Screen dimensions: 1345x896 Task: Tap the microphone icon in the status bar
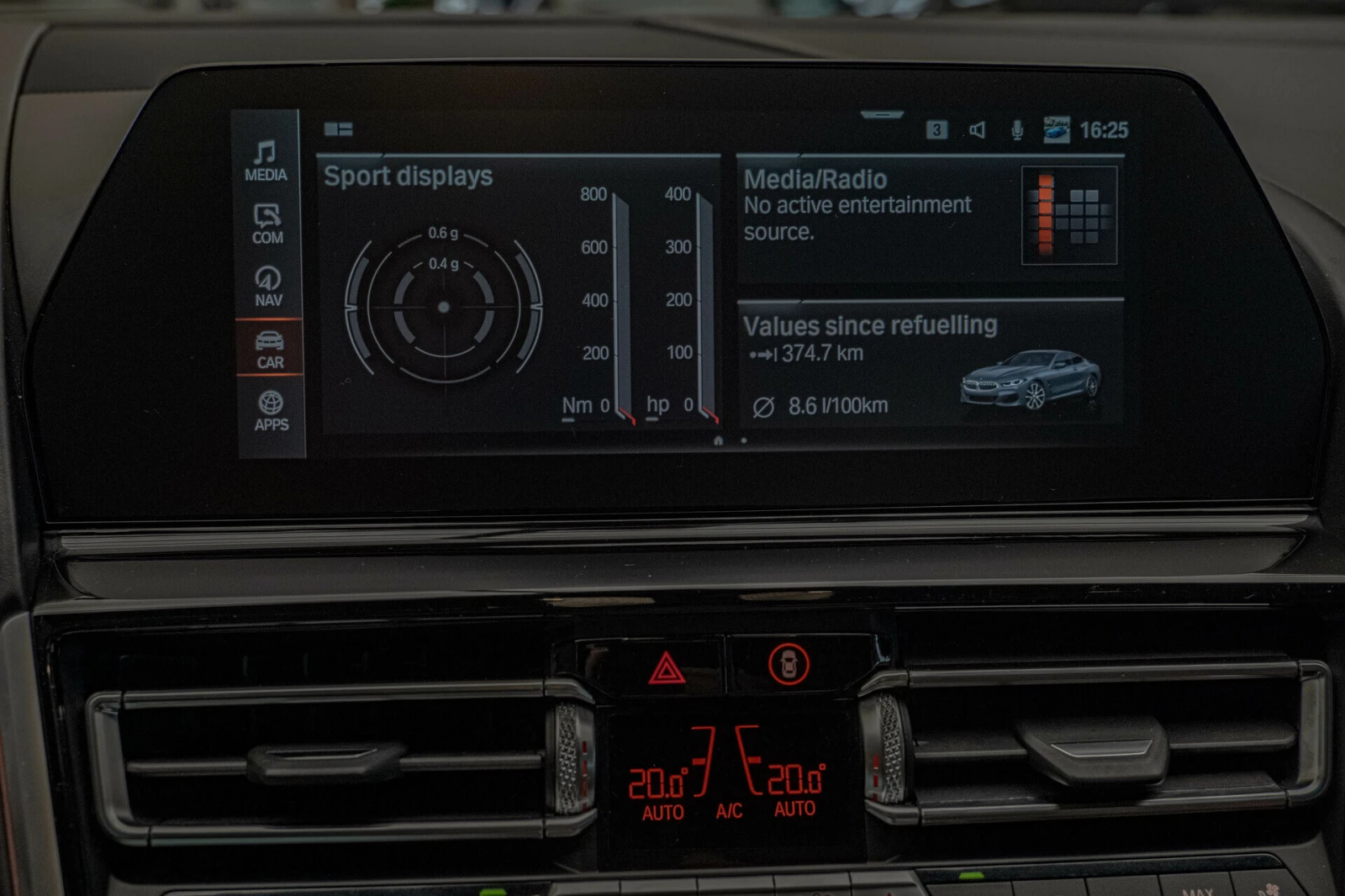[1017, 130]
